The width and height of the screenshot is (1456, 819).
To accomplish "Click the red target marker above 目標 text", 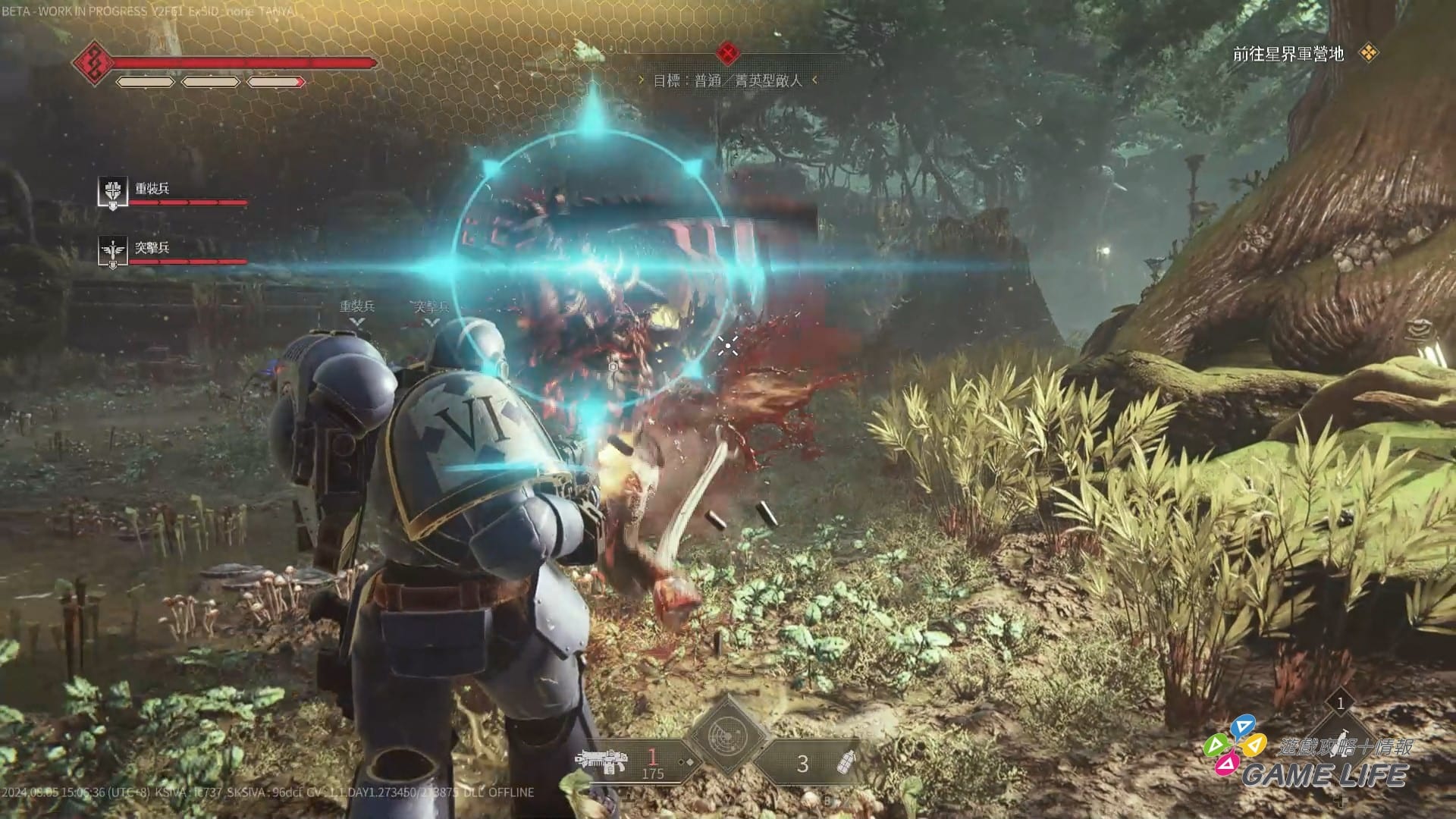I will click(x=727, y=53).
